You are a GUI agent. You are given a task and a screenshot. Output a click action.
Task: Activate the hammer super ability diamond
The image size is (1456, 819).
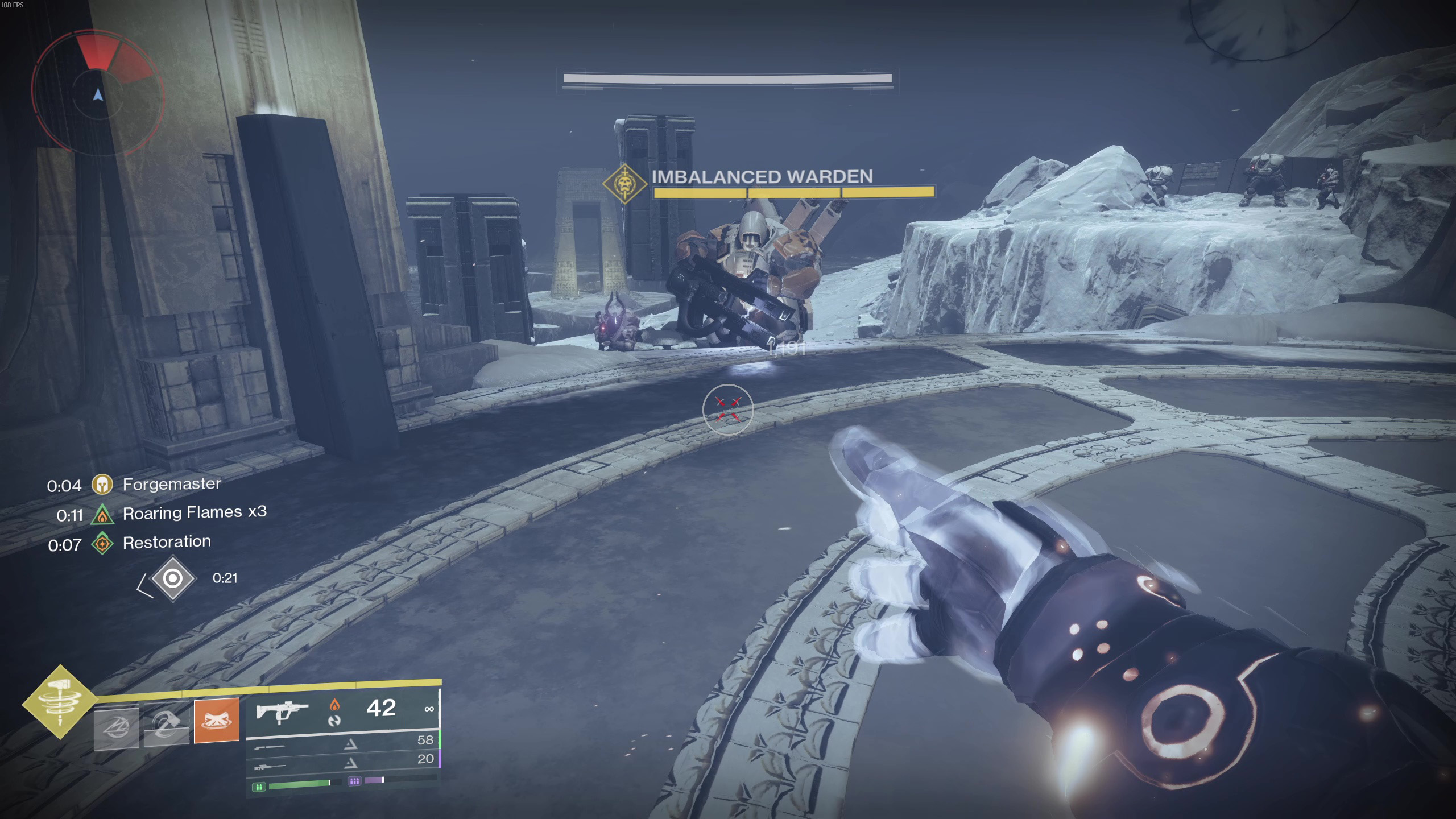[x=60, y=702]
